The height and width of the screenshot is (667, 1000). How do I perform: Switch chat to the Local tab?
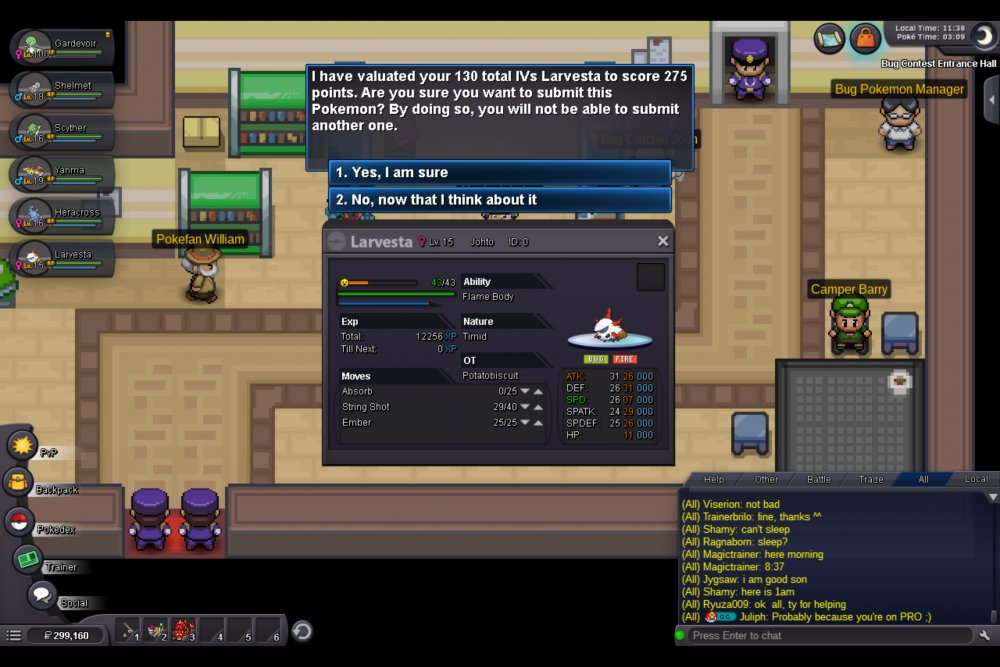[x=975, y=480]
